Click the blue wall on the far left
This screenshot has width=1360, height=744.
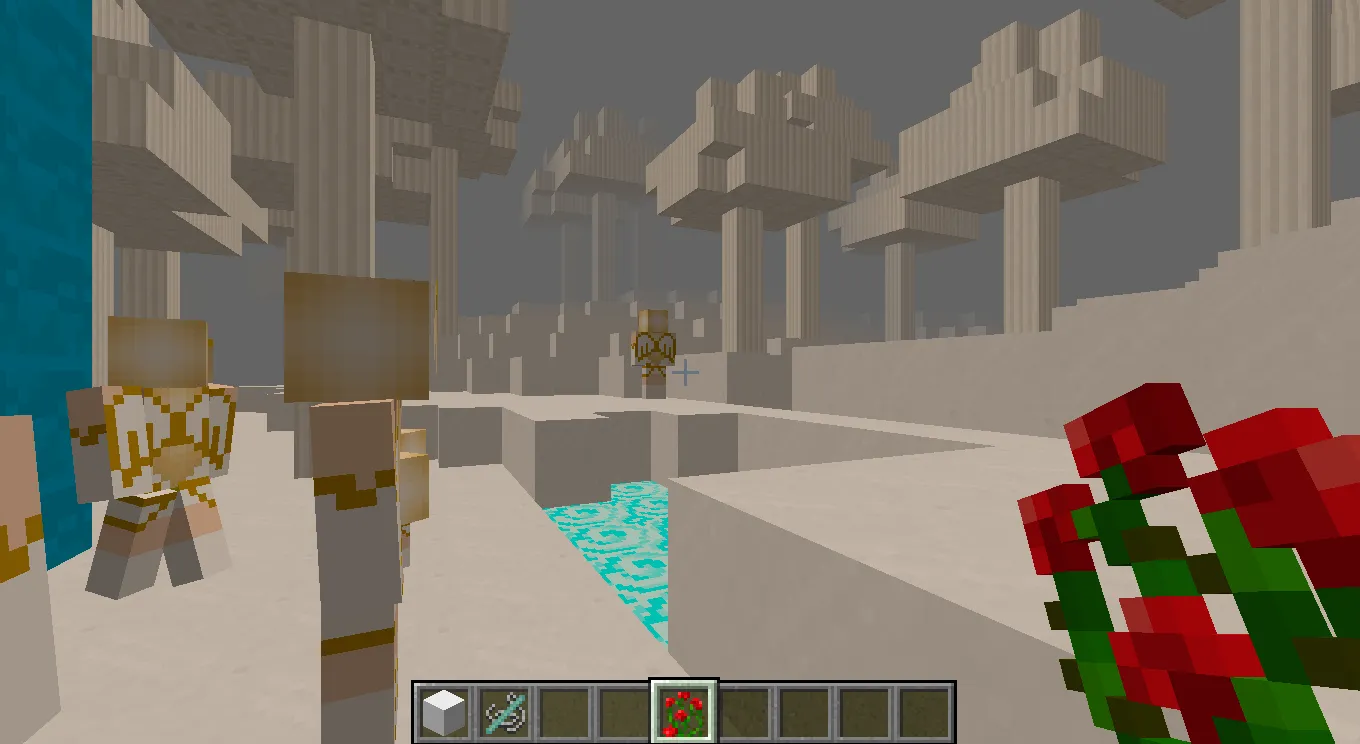point(40,250)
